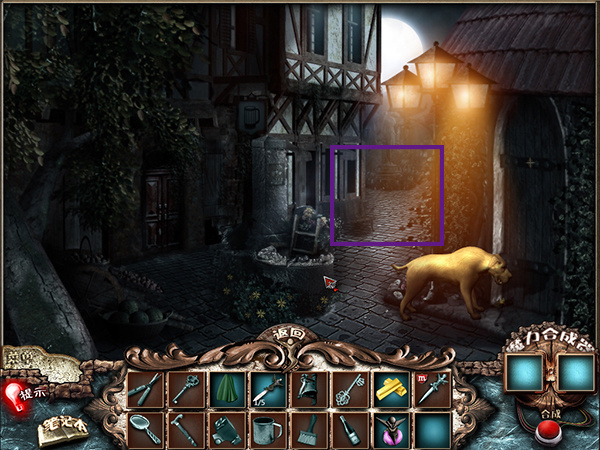Screen dimensions: 600x450
Task: Select the magnifying glass slot
Action: point(145,430)
